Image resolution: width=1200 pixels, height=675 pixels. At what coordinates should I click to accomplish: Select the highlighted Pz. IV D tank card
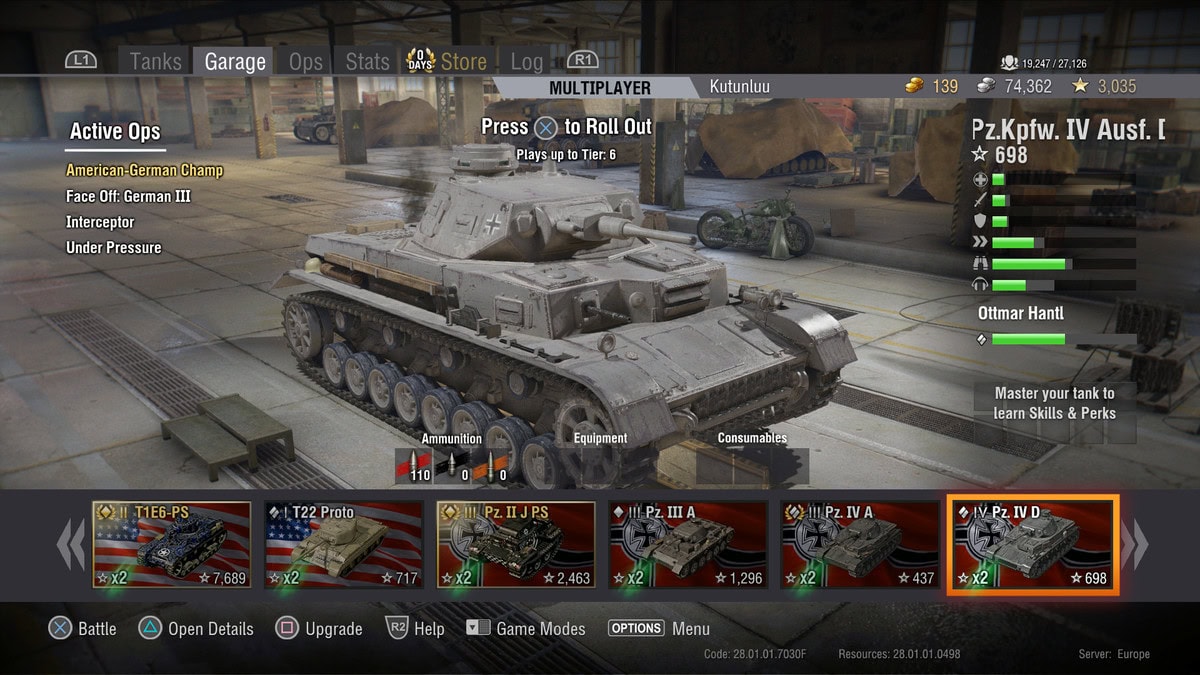click(1033, 546)
